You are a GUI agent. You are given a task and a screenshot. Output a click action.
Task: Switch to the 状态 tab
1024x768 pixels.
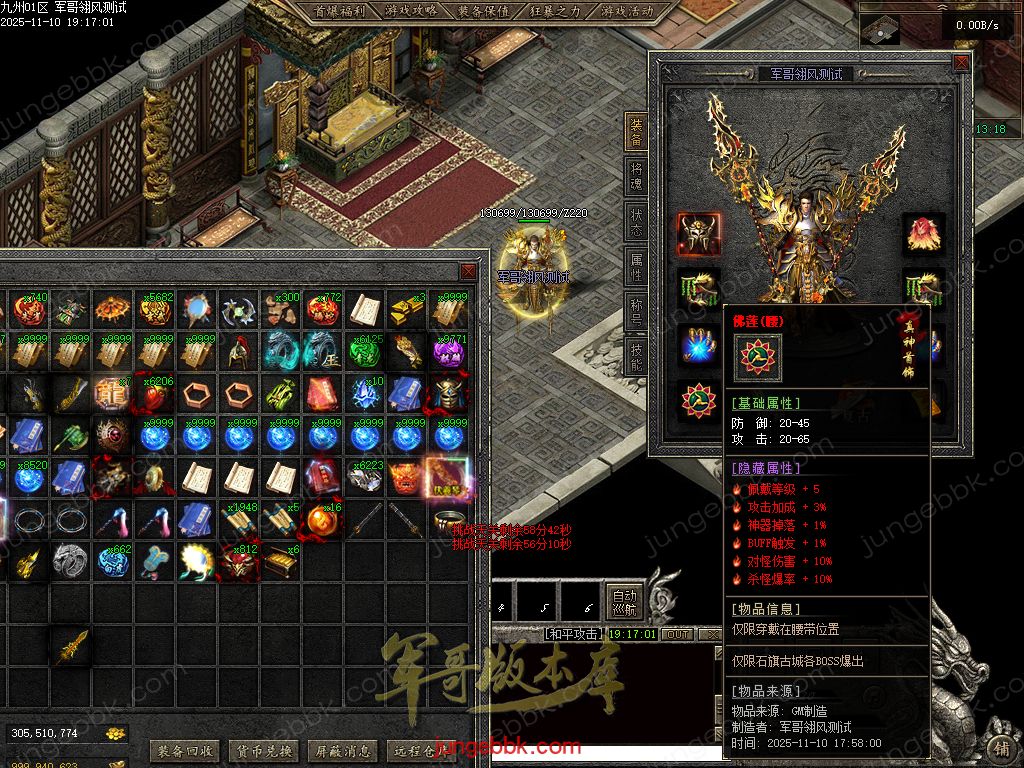pos(636,221)
